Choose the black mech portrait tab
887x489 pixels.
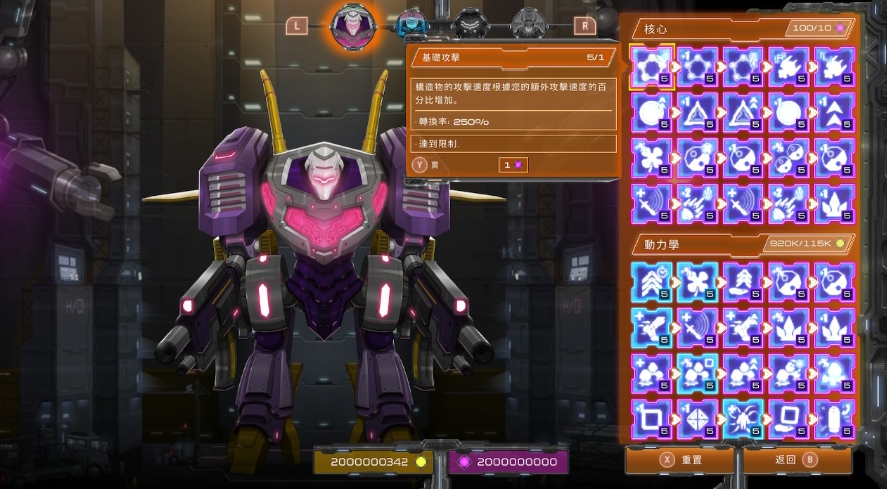[x=468, y=24]
